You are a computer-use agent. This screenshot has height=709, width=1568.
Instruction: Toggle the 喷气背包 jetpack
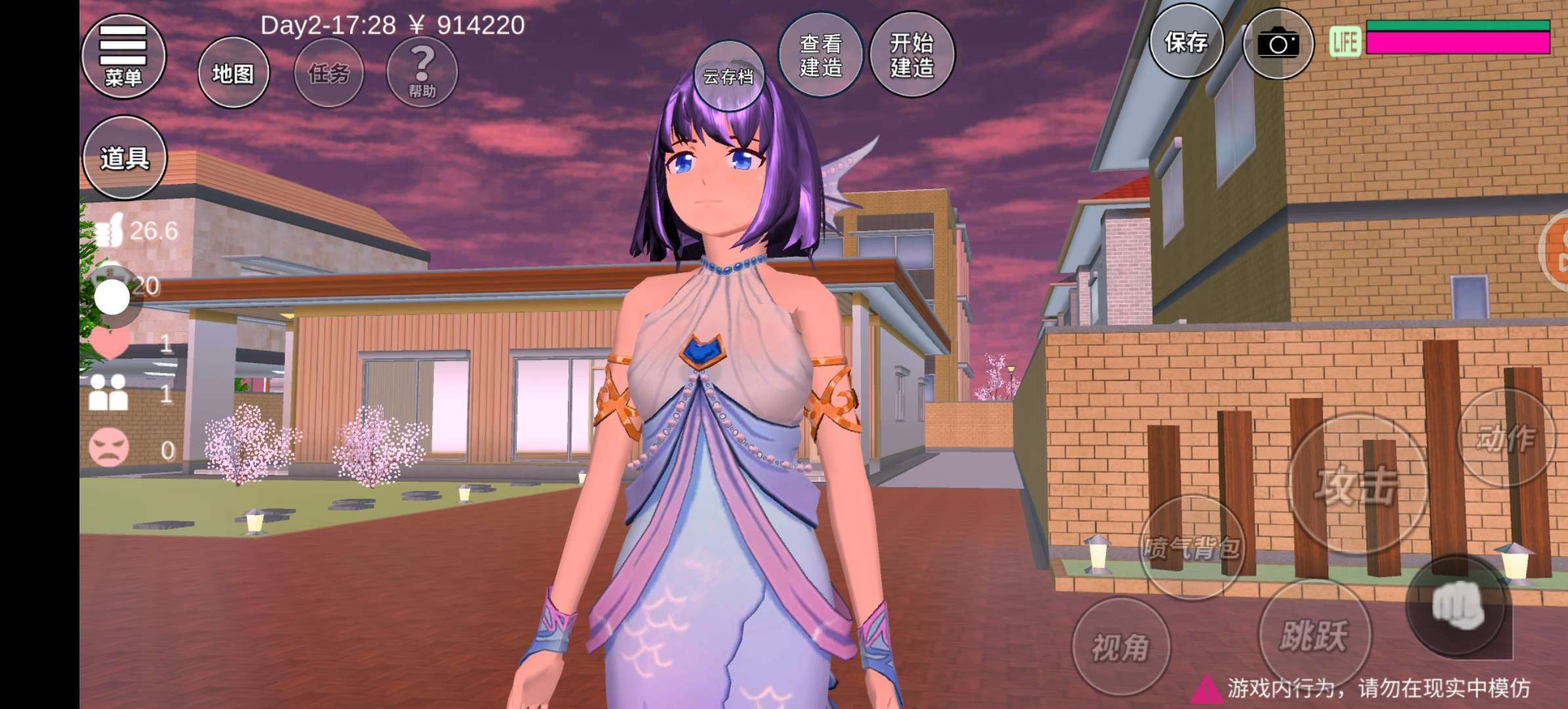[x=1192, y=548]
